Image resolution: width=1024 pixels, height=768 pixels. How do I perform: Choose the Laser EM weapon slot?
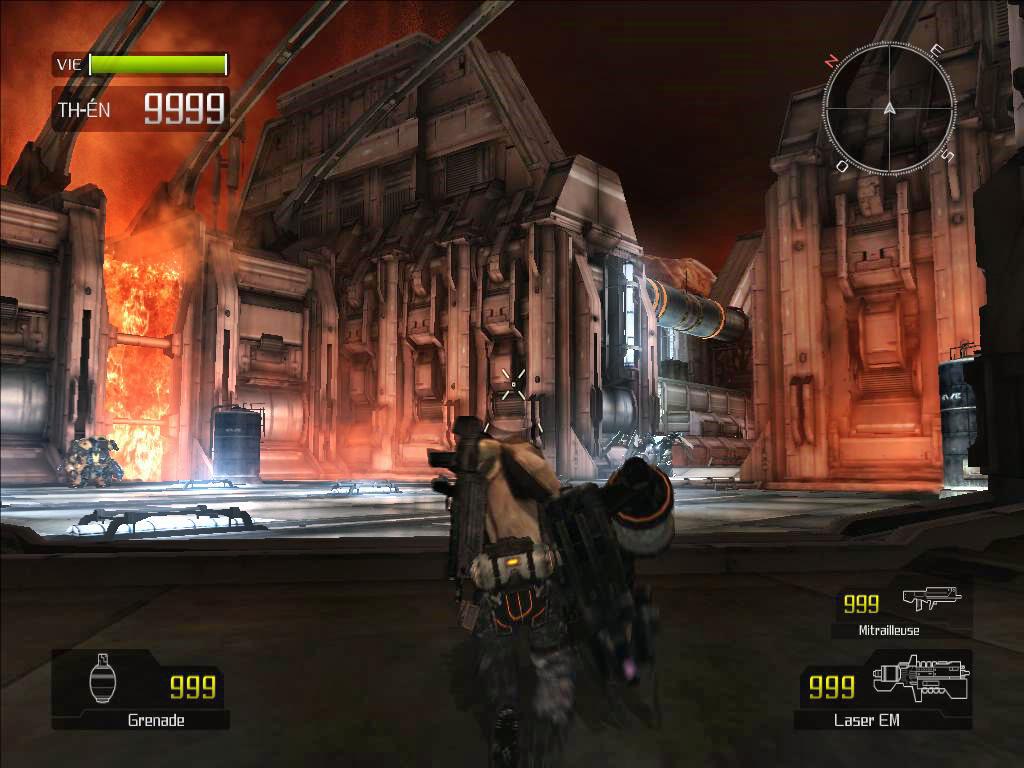click(x=883, y=689)
